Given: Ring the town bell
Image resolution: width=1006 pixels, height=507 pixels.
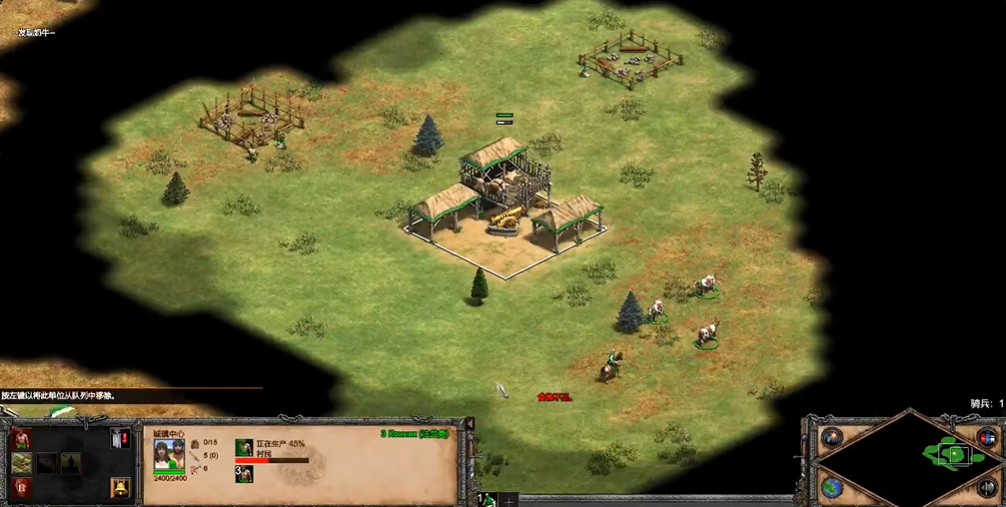Looking at the screenshot, I should click(120, 488).
